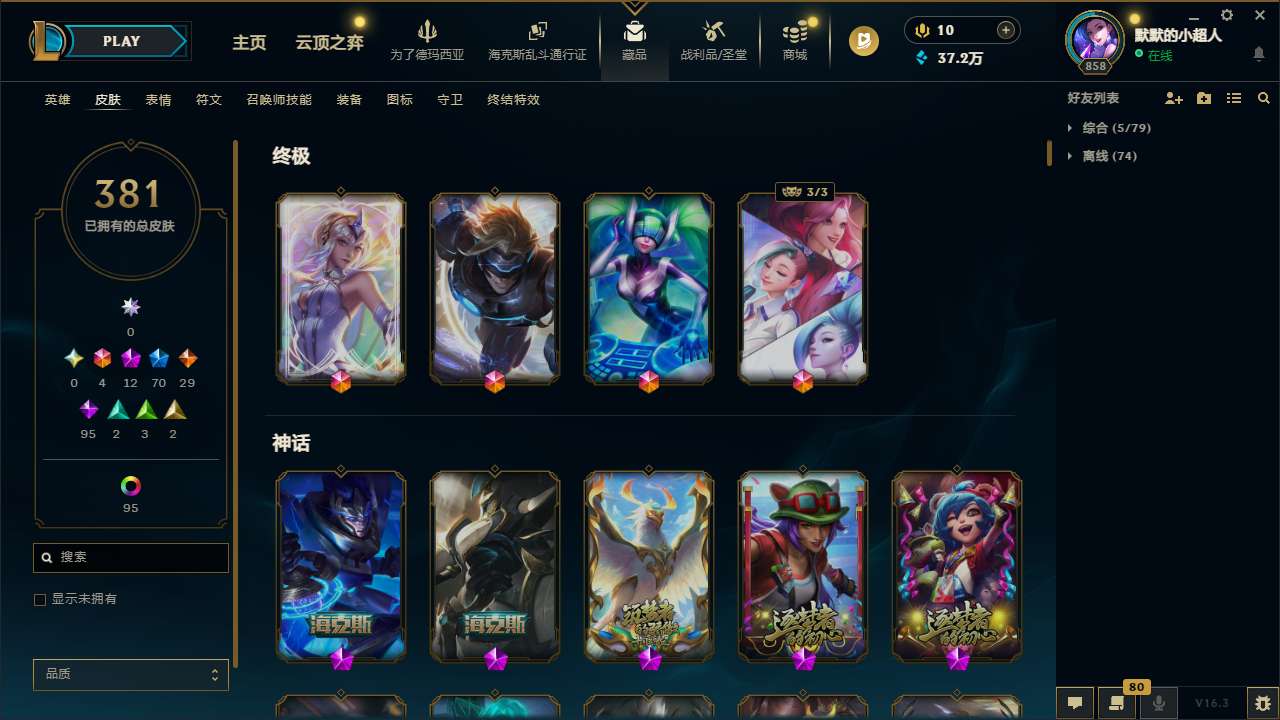Click the chroma color wheel icon
The height and width of the screenshot is (720, 1280).
pos(130,484)
